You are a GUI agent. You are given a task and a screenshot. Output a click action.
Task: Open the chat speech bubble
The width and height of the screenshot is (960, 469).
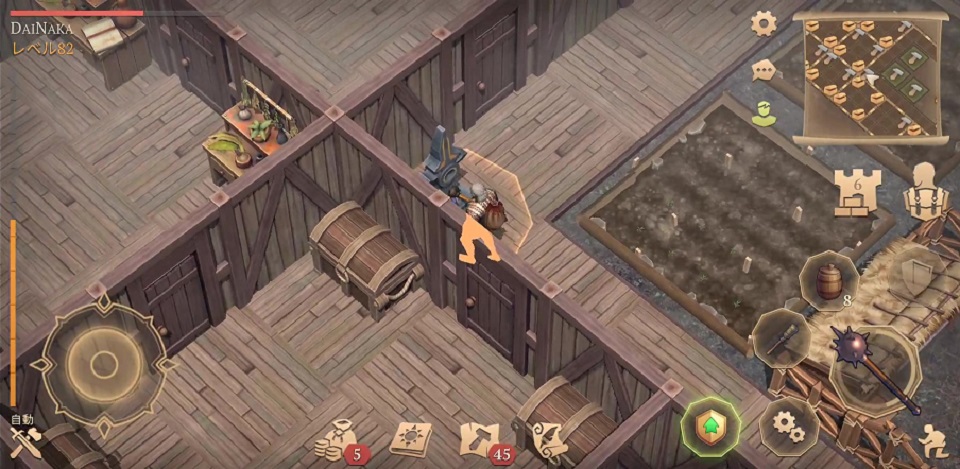tap(764, 70)
